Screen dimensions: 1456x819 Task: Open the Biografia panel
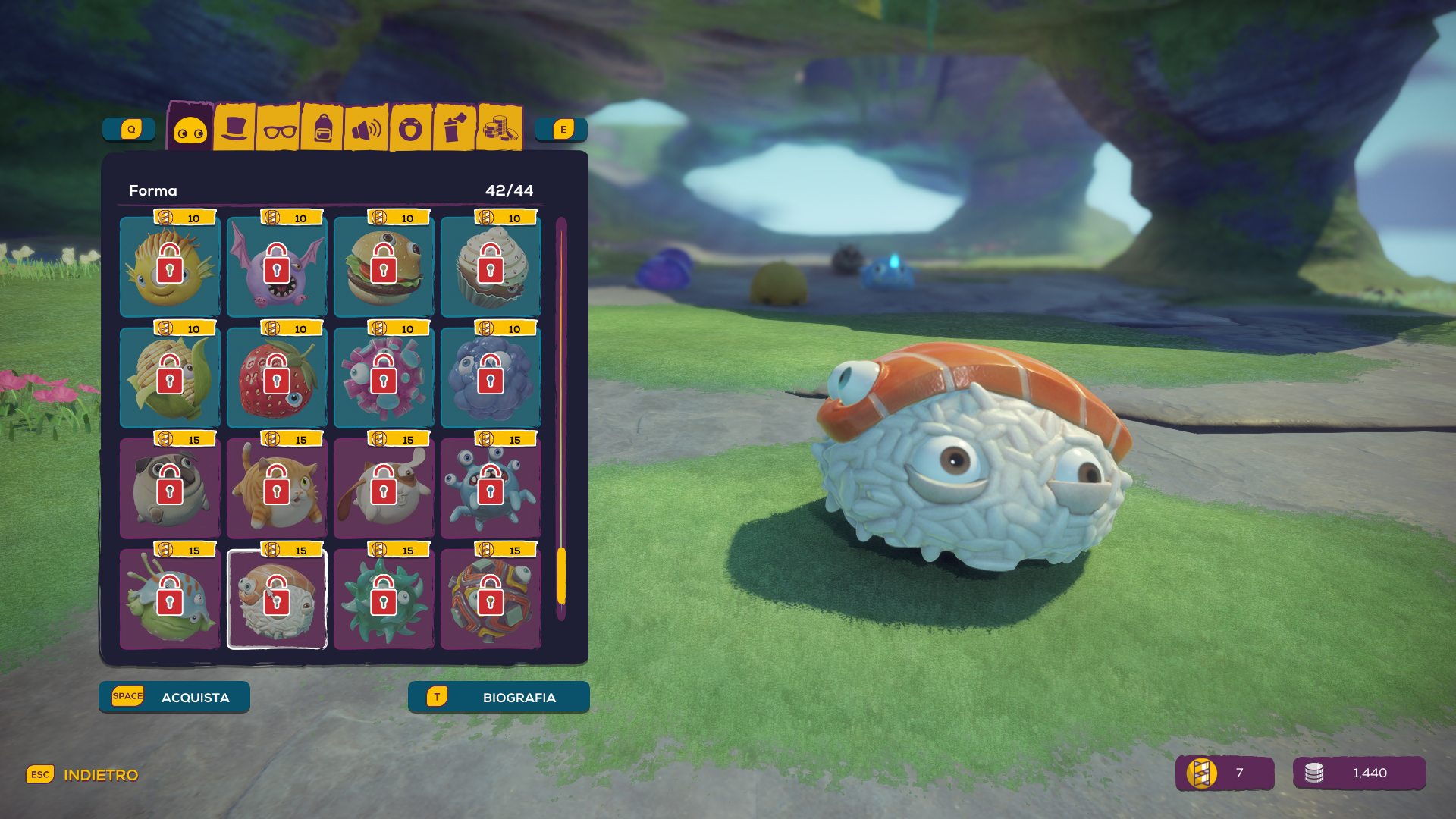click(x=498, y=697)
